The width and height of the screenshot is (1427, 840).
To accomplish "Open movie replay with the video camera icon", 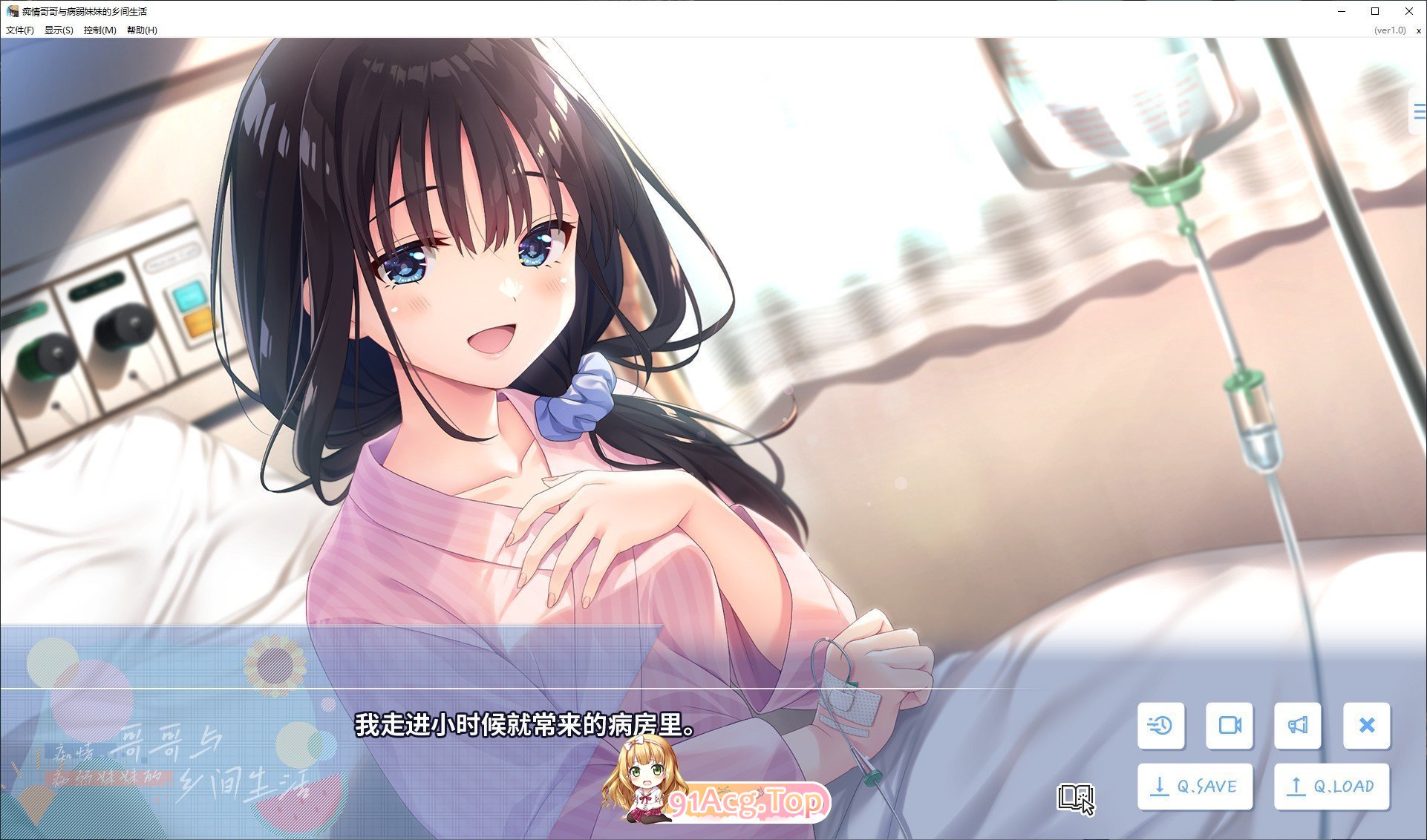I will pyautogui.click(x=1230, y=726).
